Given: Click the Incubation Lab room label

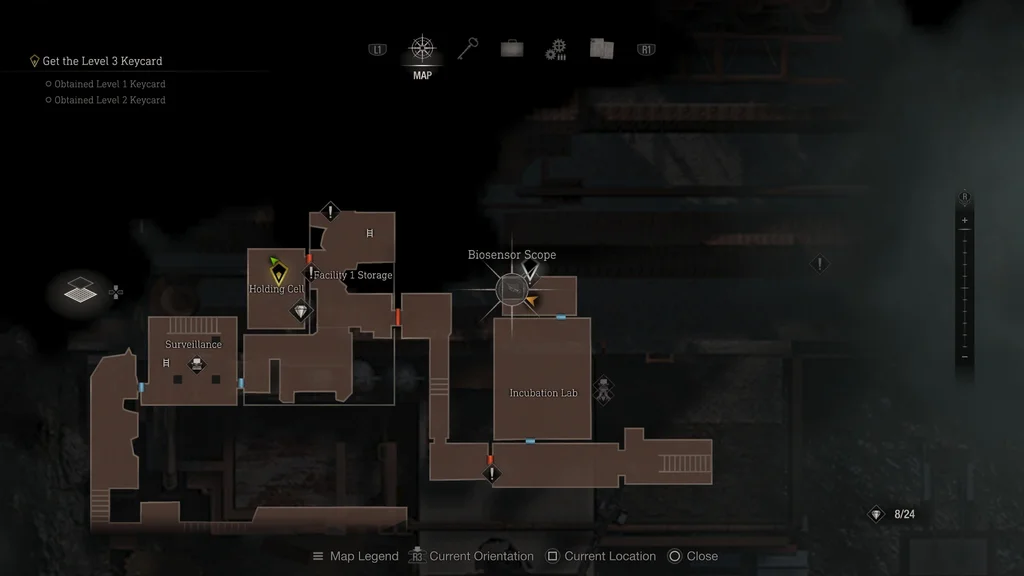Looking at the screenshot, I should (x=543, y=393).
